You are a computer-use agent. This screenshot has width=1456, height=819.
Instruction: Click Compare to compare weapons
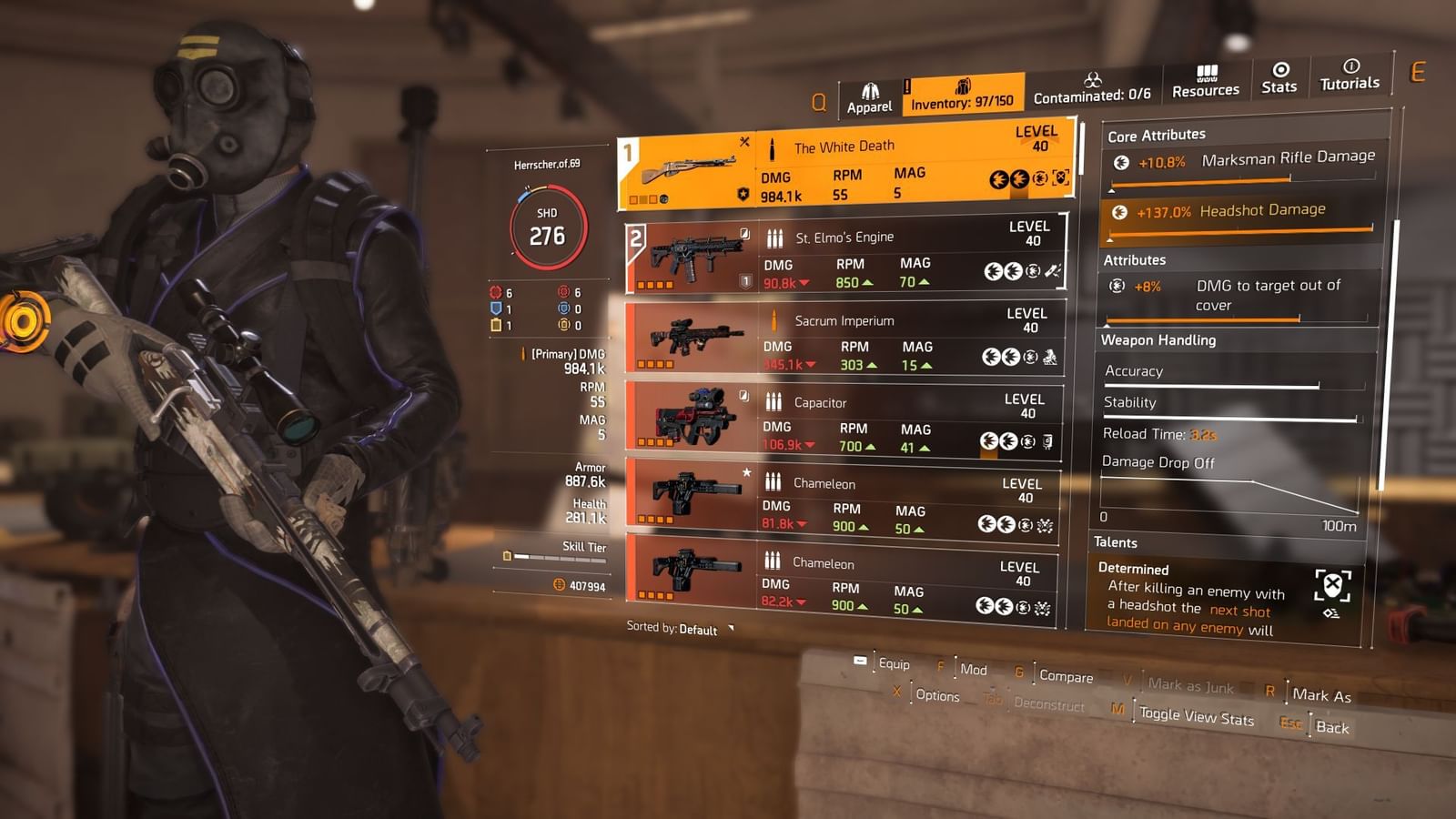[1065, 677]
